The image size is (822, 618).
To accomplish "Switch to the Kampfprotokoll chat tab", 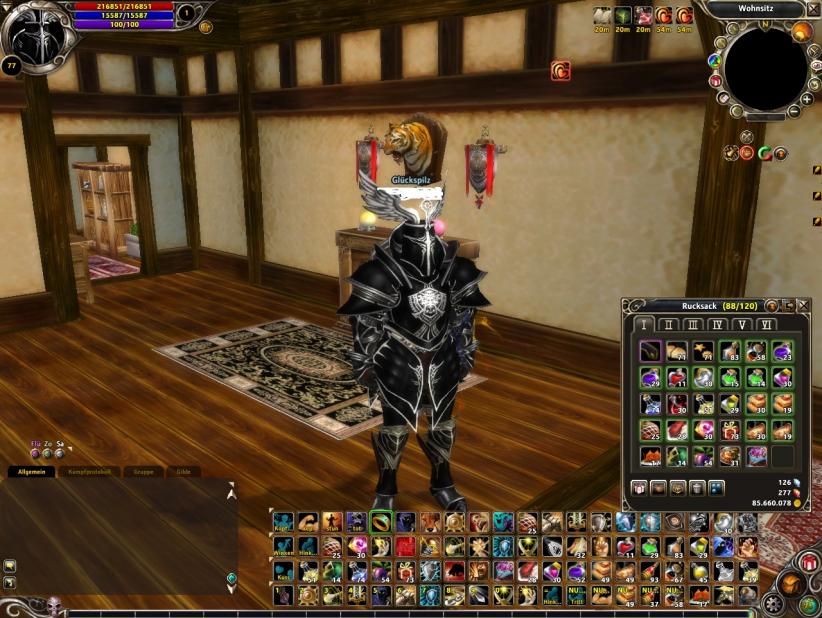I will [x=89, y=471].
